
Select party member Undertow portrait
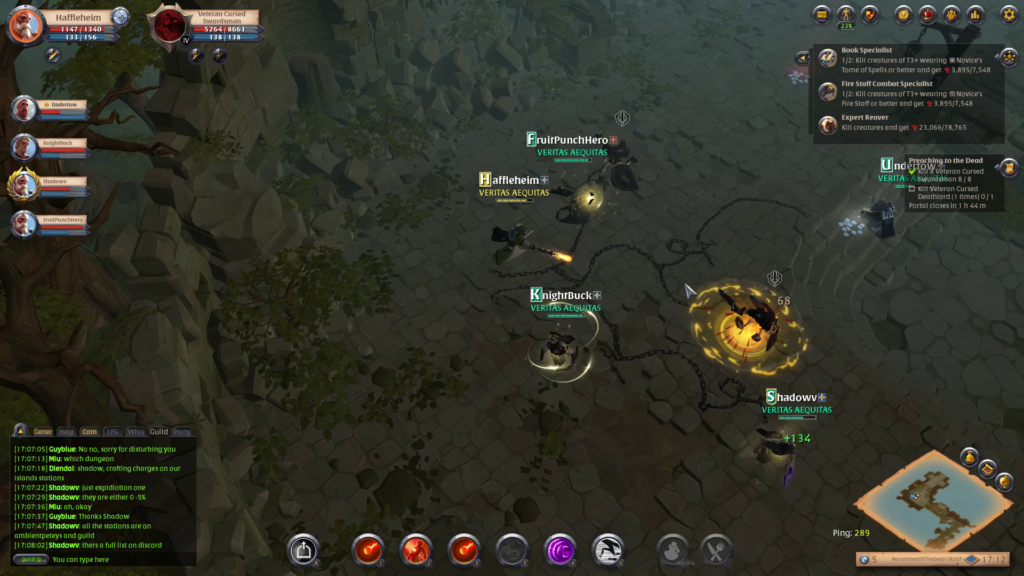[x=24, y=107]
